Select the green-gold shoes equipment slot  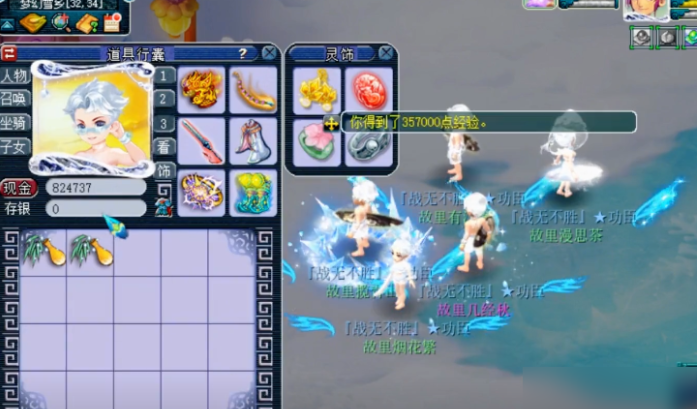[x=253, y=192]
